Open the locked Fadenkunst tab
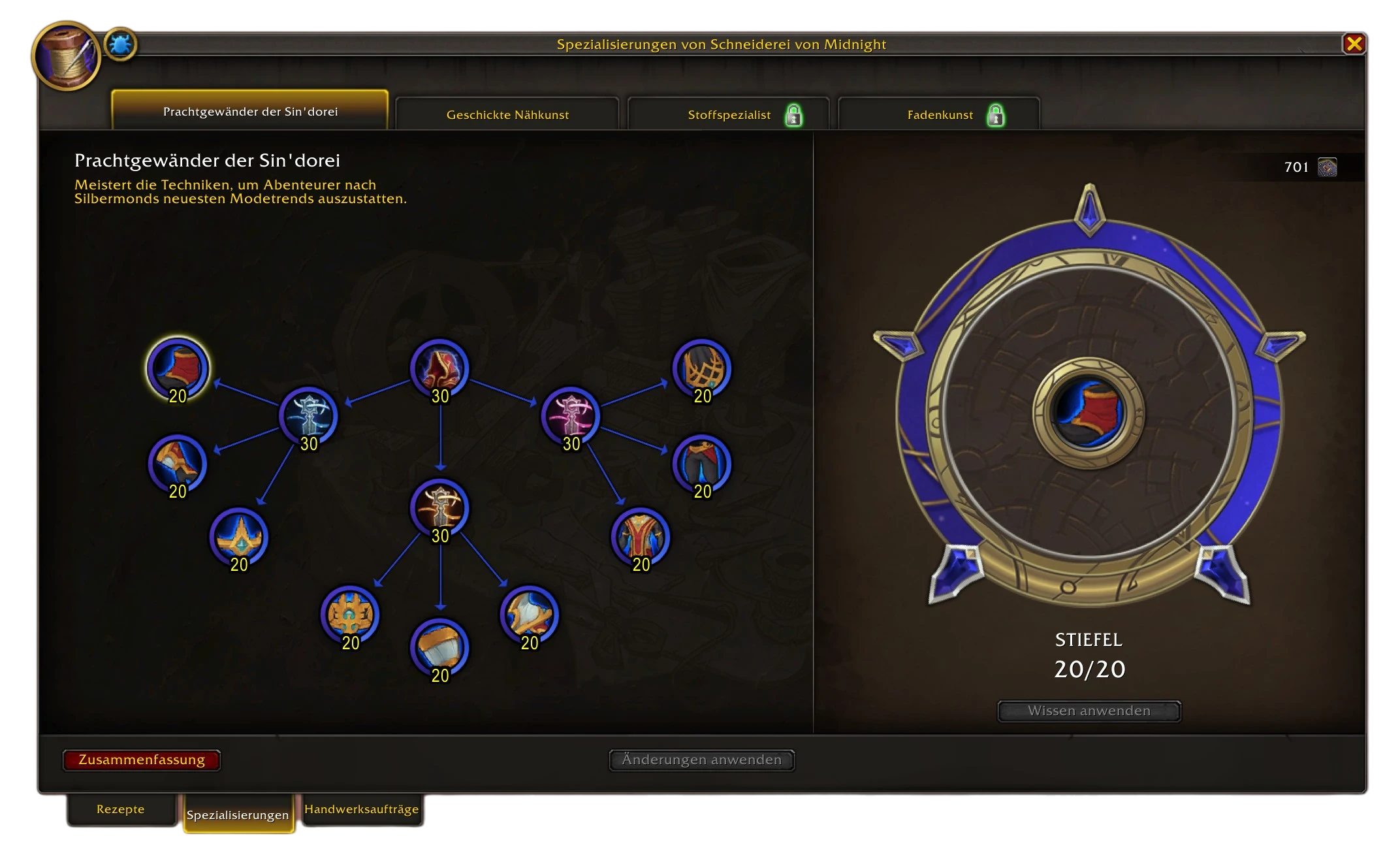The height and width of the screenshot is (853, 1400). point(939,114)
